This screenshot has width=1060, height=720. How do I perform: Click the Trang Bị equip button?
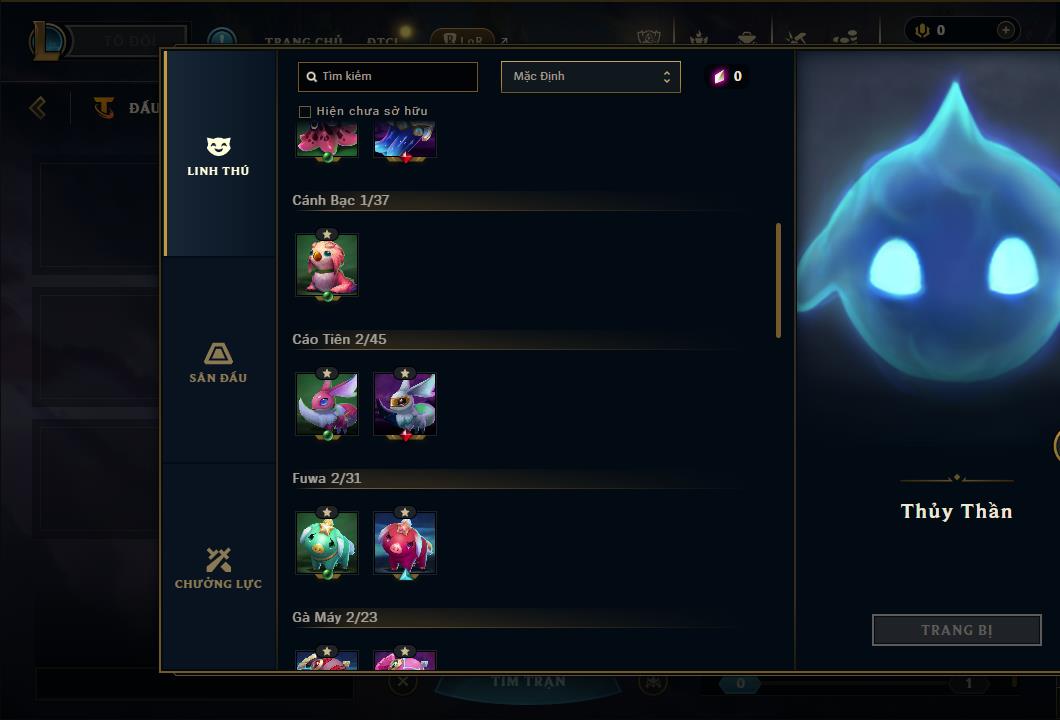956,630
